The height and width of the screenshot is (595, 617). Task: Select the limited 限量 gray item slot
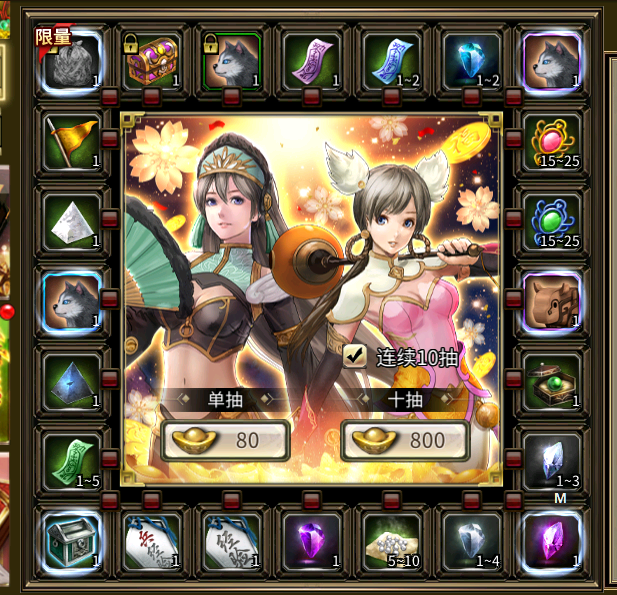(x=72, y=61)
